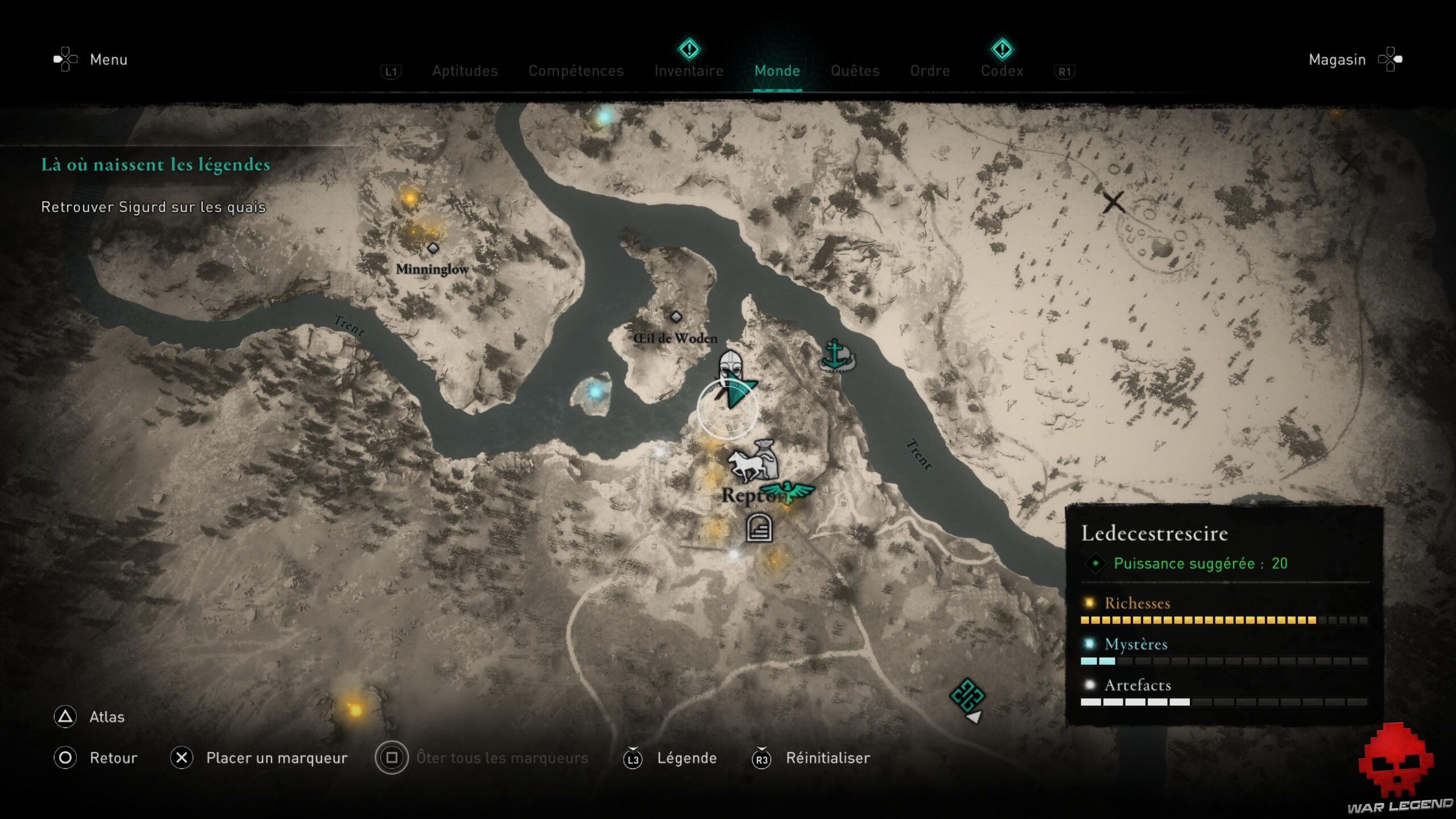Screen dimensions: 1456x819
Task: Click the Minninglow diamond waypoint marker
Action: [433, 247]
